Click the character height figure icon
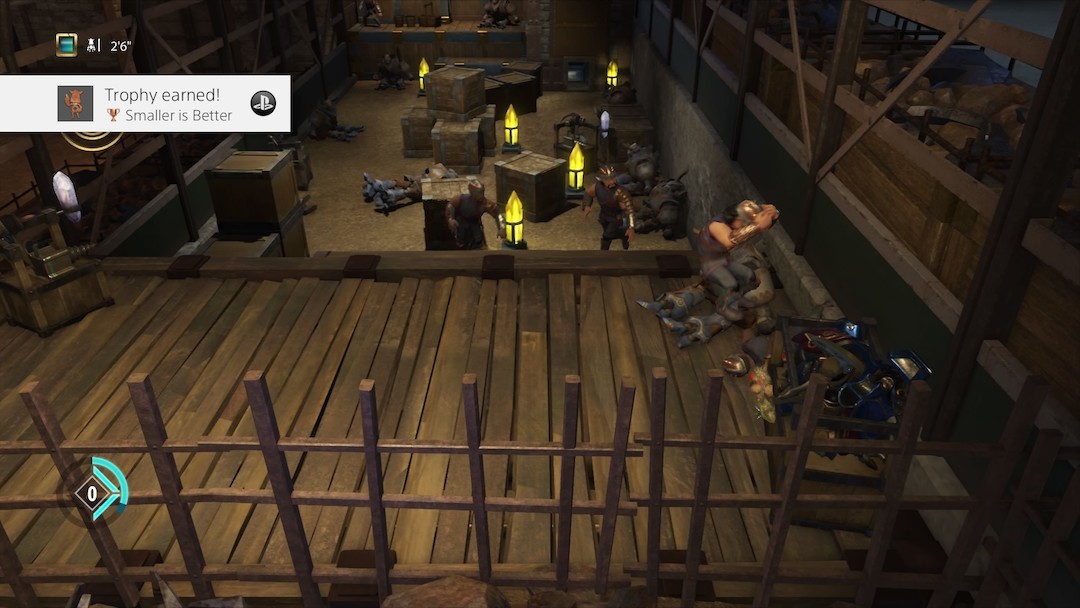Image resolution: width=1080 pixels, height=608 pixels. (92, 45)
